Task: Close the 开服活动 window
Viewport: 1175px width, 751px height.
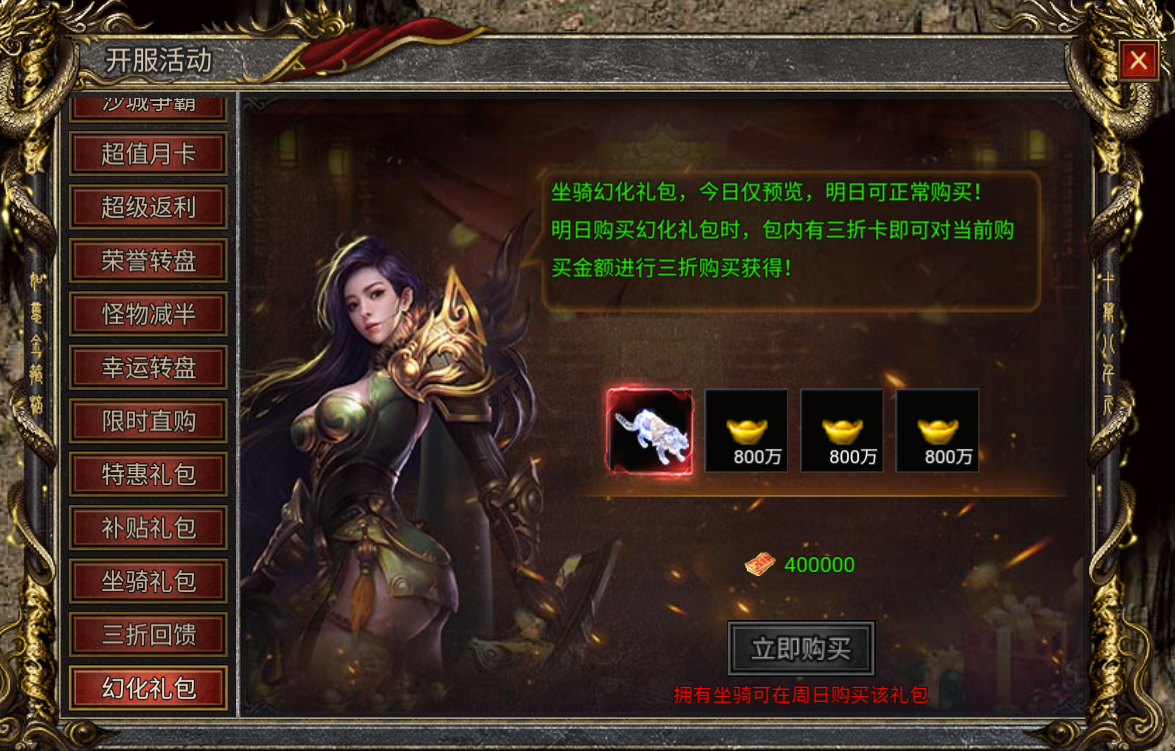Action: tap(1138, 62)
